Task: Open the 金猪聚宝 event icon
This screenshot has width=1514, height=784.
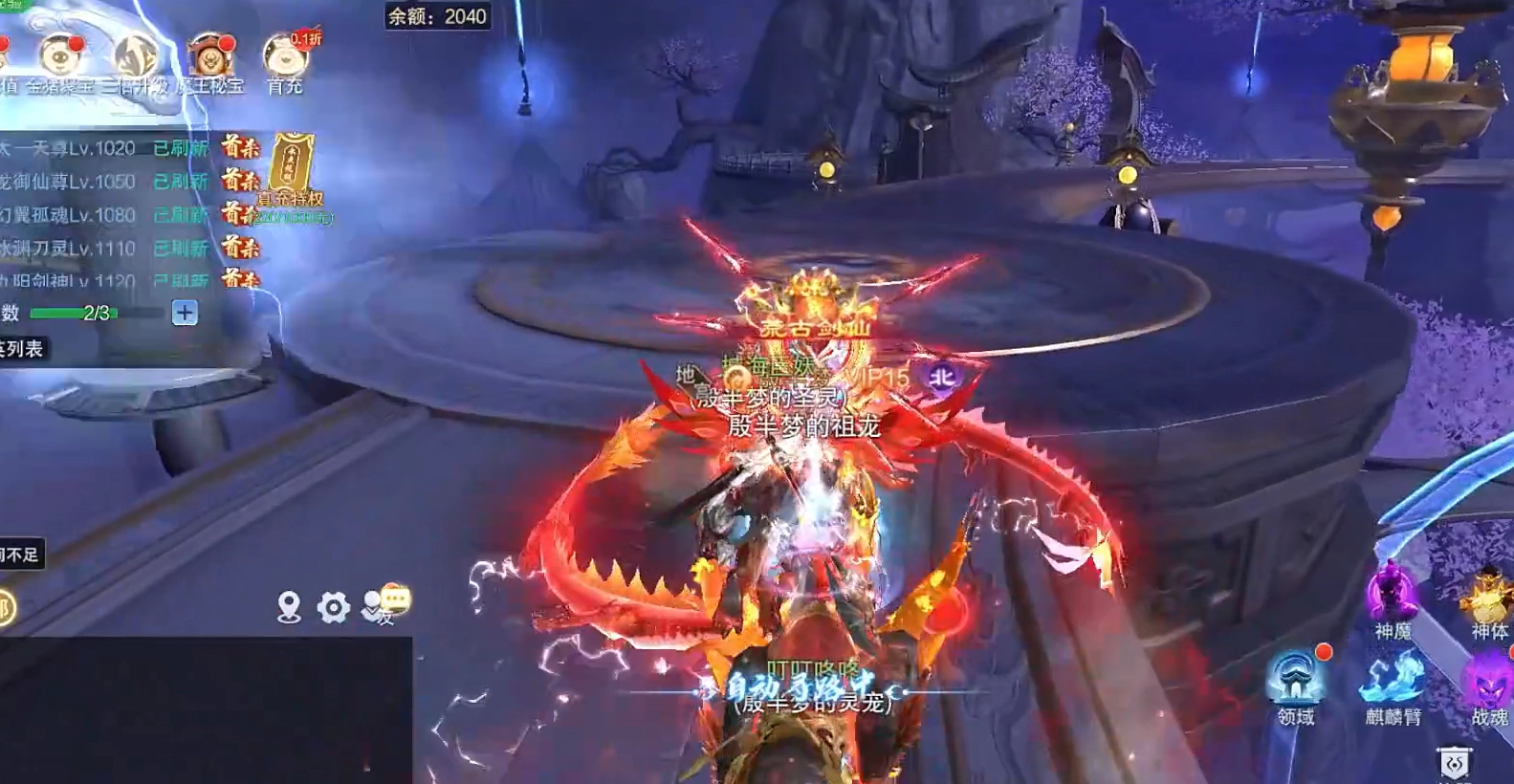Action: [59, 60]
